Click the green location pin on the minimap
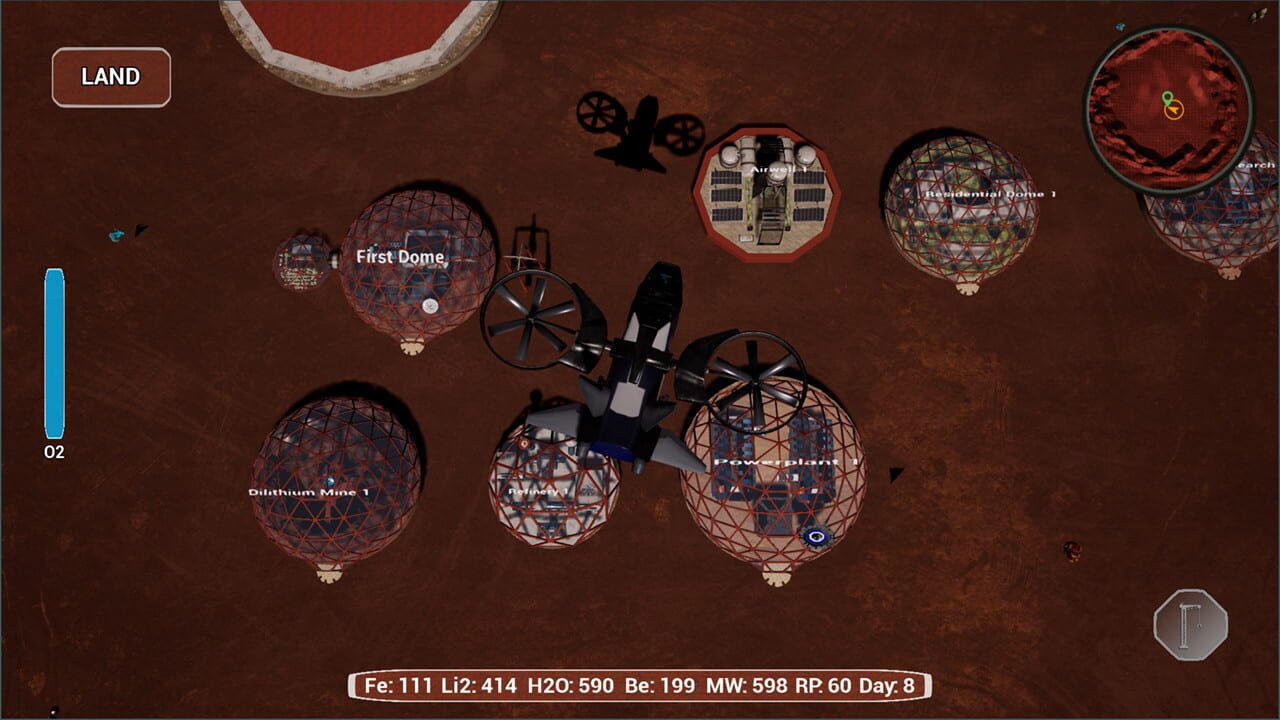Screen dimensions: 1280x720 1168,100
